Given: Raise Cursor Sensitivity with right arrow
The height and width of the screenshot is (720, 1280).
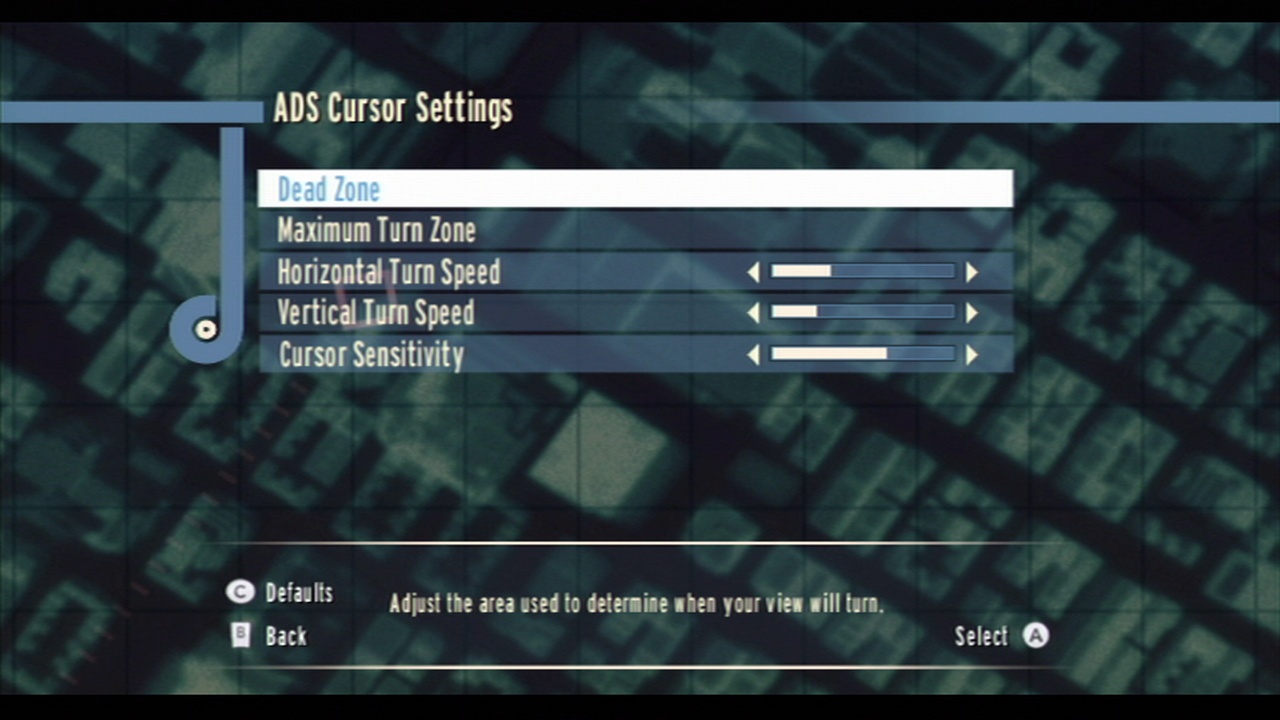Looking at the screenshot, I should [x=971, y=354].
